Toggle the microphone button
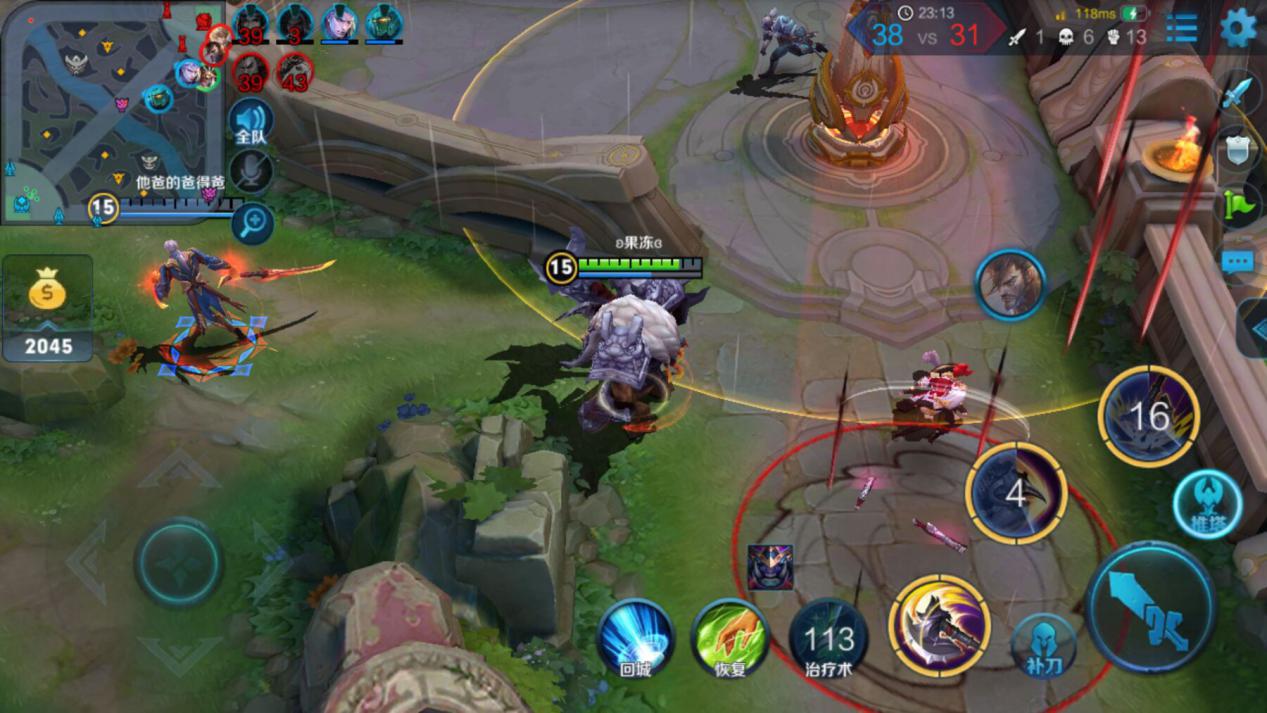The height and width of the screenshot is (713, 1267). point(251,171)
